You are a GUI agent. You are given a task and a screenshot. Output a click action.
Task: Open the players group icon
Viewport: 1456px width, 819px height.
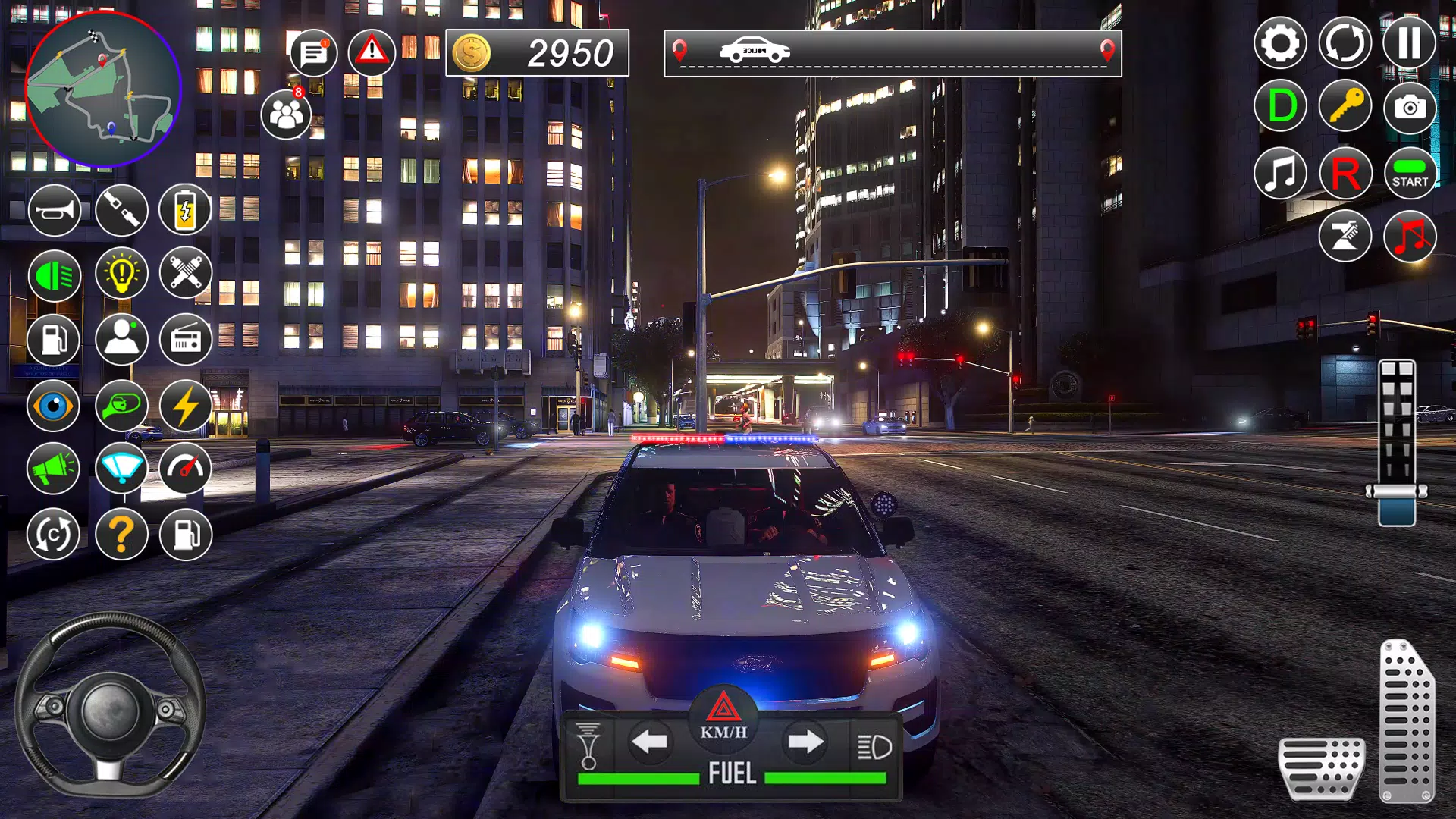point(286,115)
